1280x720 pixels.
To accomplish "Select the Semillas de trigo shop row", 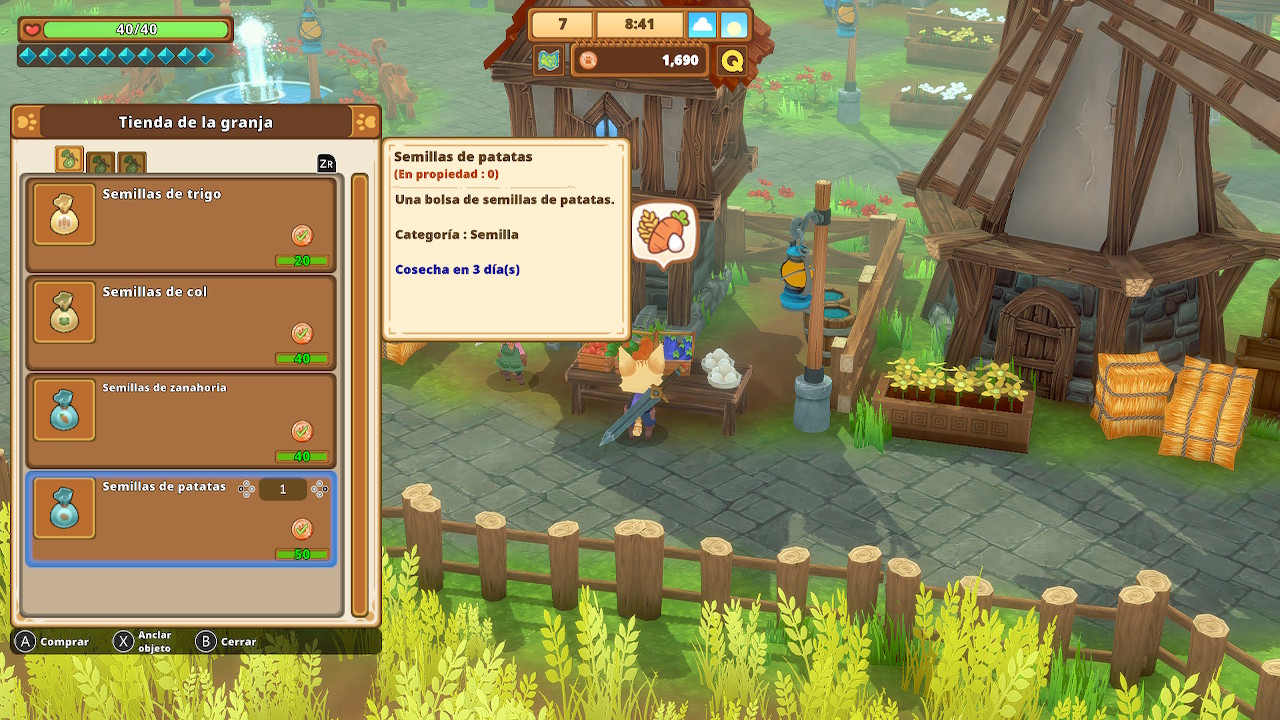I will pyautogui.click(x=181, y=225).
